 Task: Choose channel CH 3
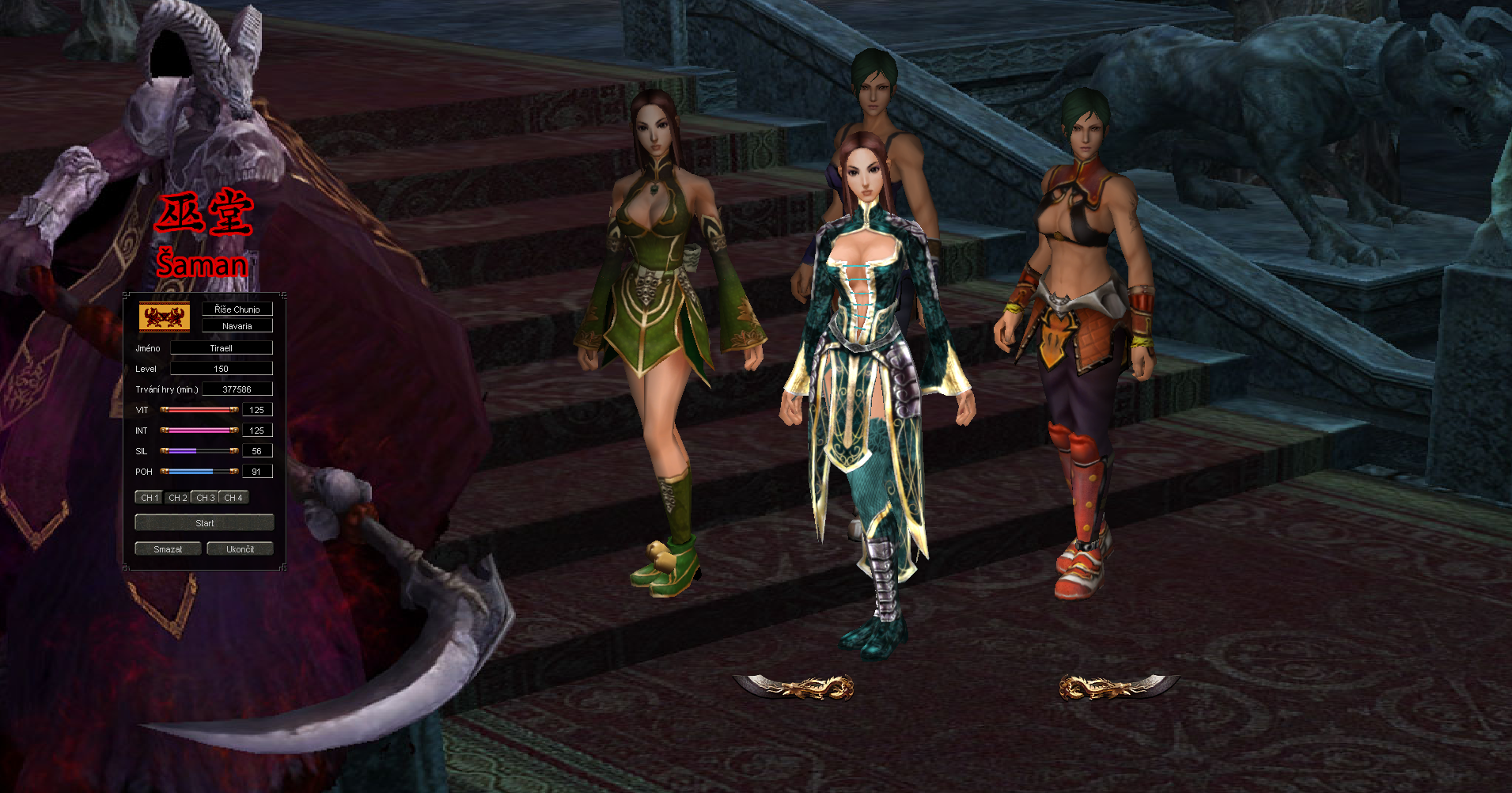pyautogui.click(x=205, y=497)
